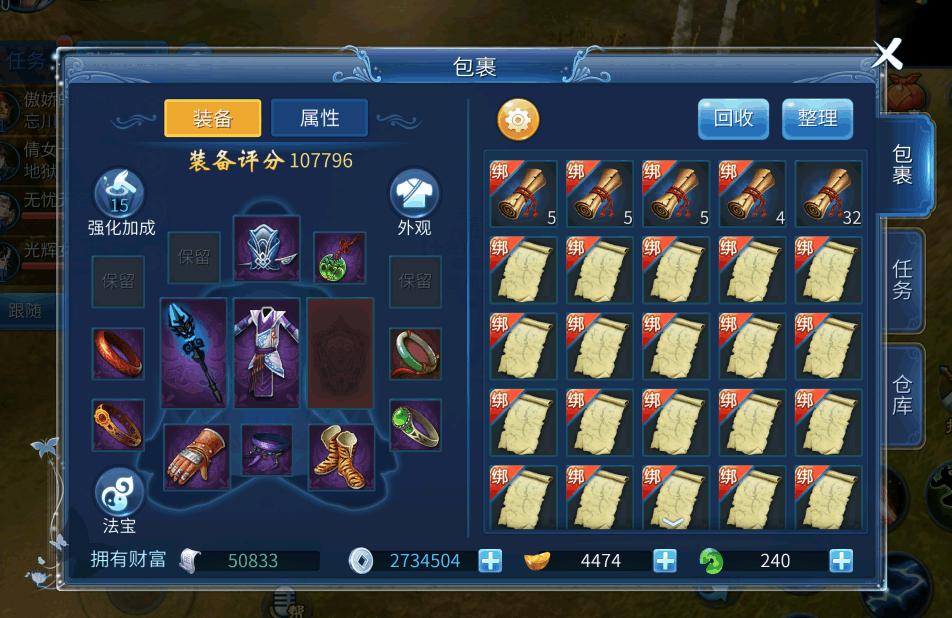Open 强化加成 enhancement bonus icon
952x618 pixels.
(120, 196)
